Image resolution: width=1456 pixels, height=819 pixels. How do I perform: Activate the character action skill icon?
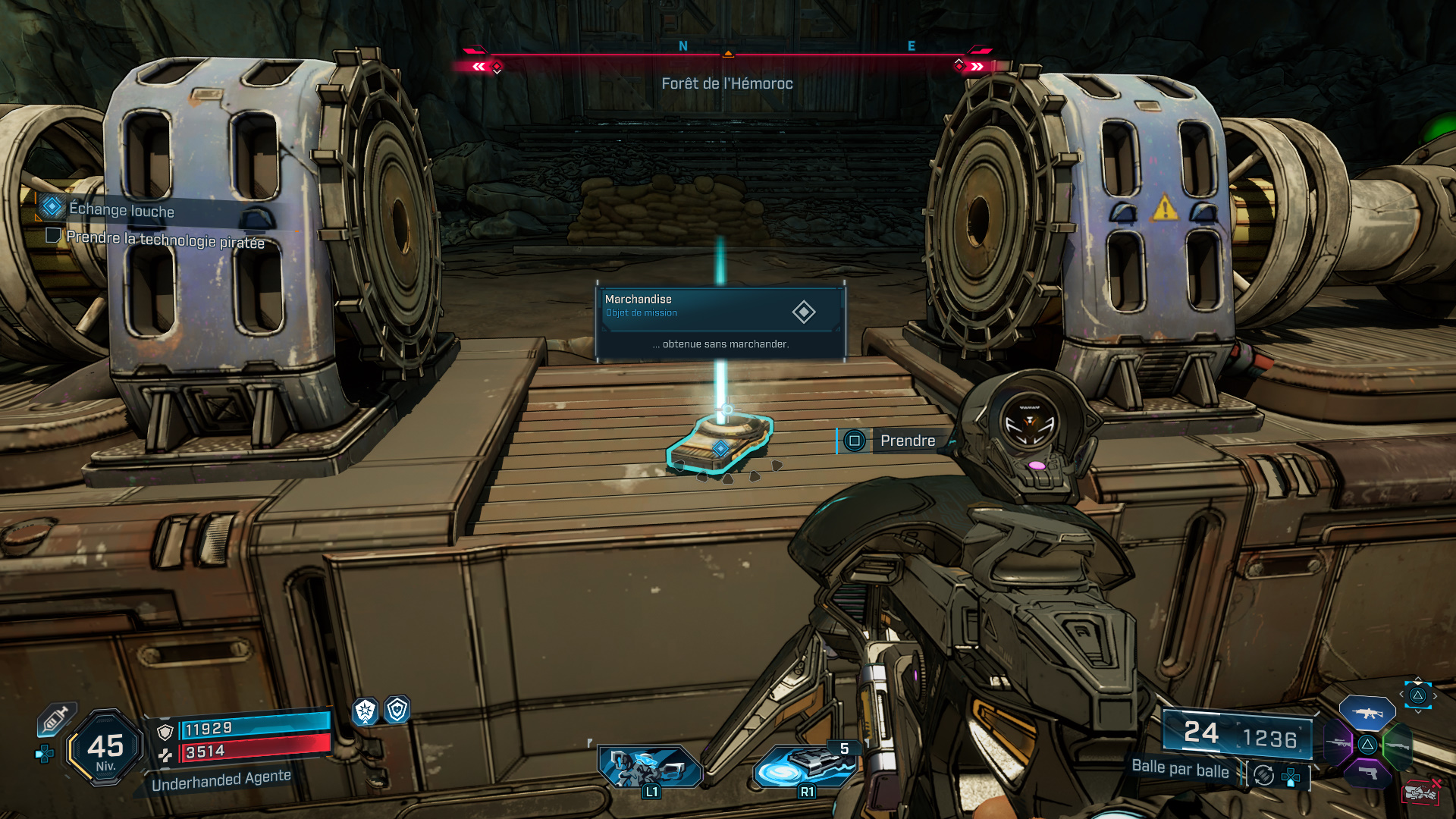649,767
